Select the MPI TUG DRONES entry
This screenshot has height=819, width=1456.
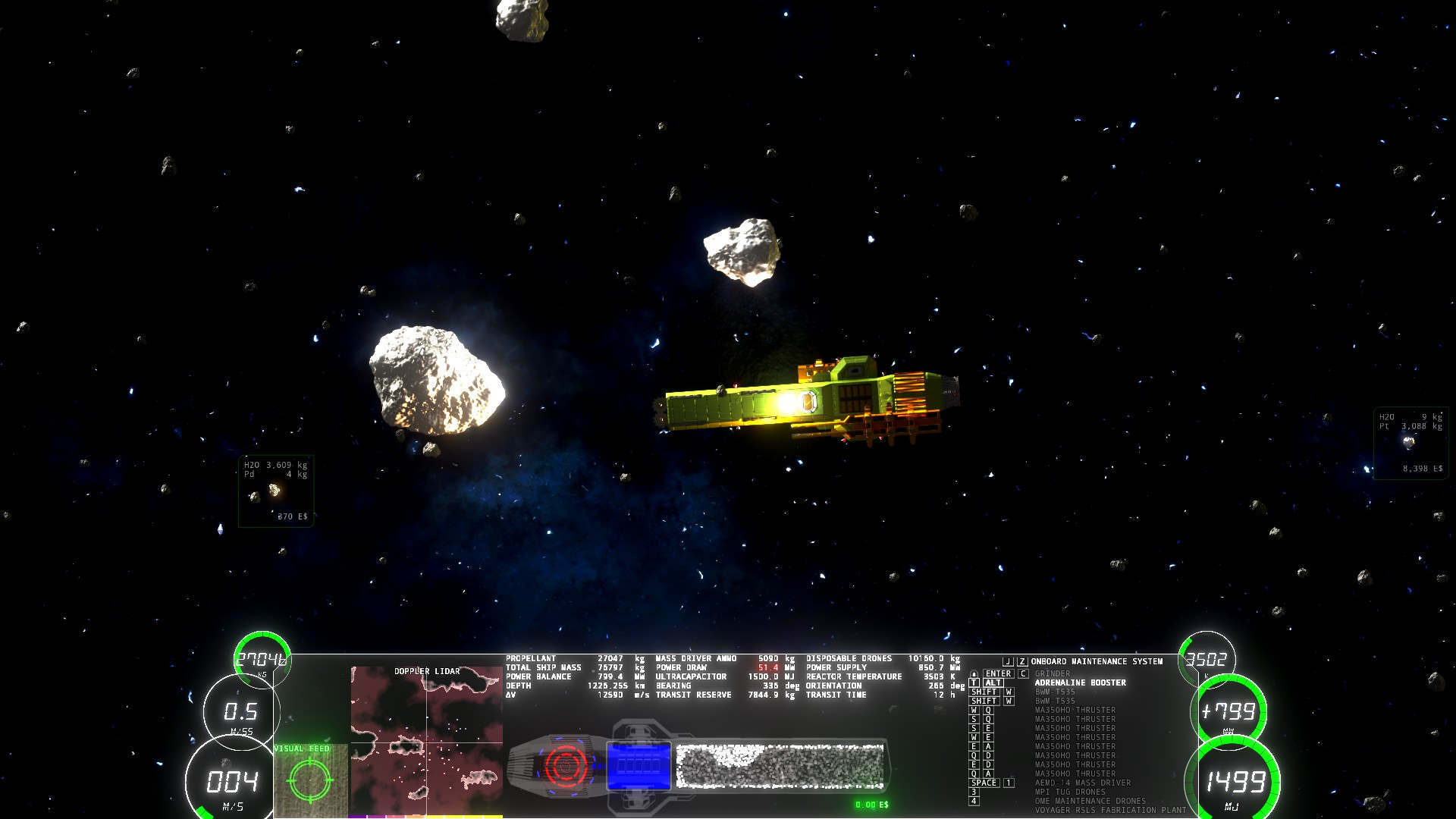(x=1071, y=792)
